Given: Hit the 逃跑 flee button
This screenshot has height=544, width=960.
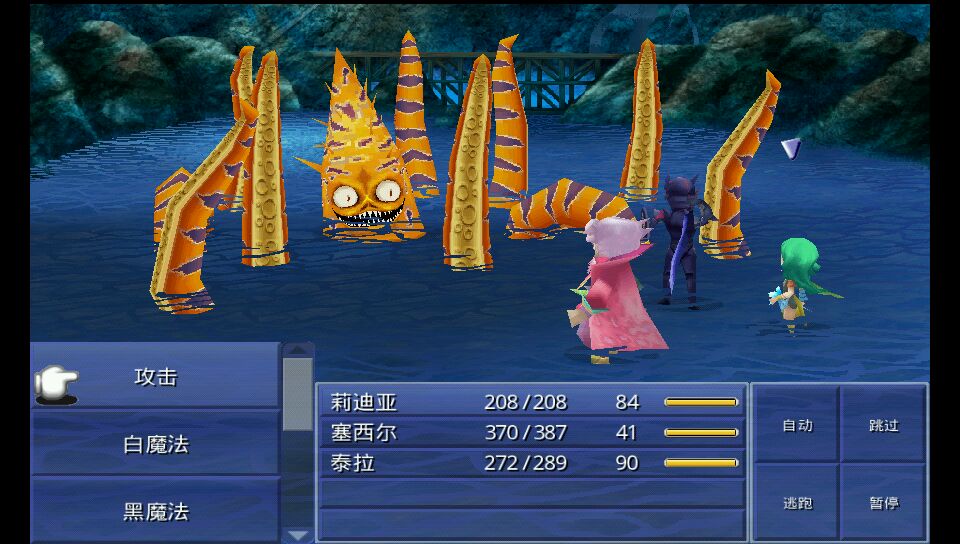Looking at the screenshot, I should (x=797, y=503).
